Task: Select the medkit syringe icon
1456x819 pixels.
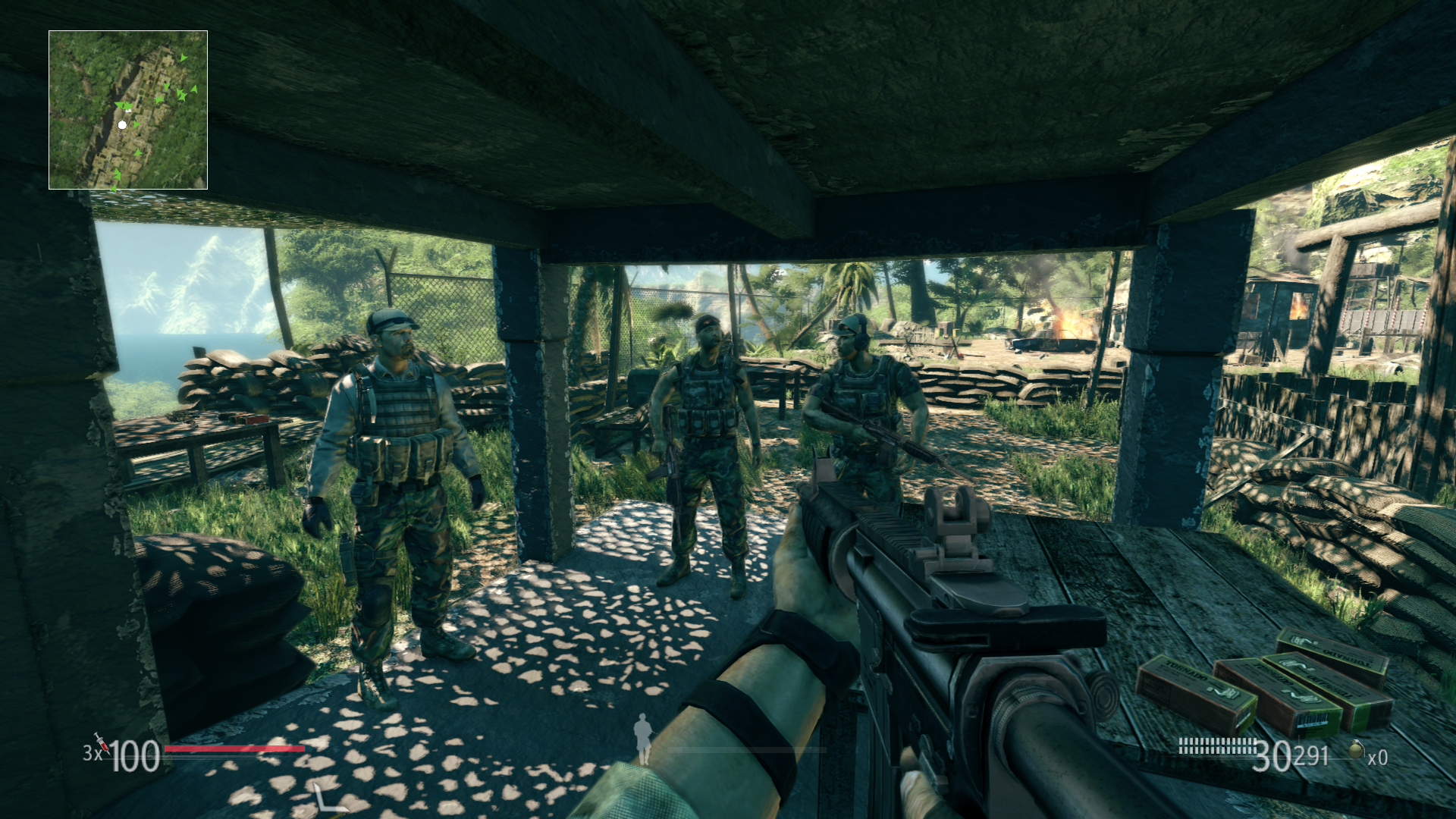Action: (x=101, y=742)
